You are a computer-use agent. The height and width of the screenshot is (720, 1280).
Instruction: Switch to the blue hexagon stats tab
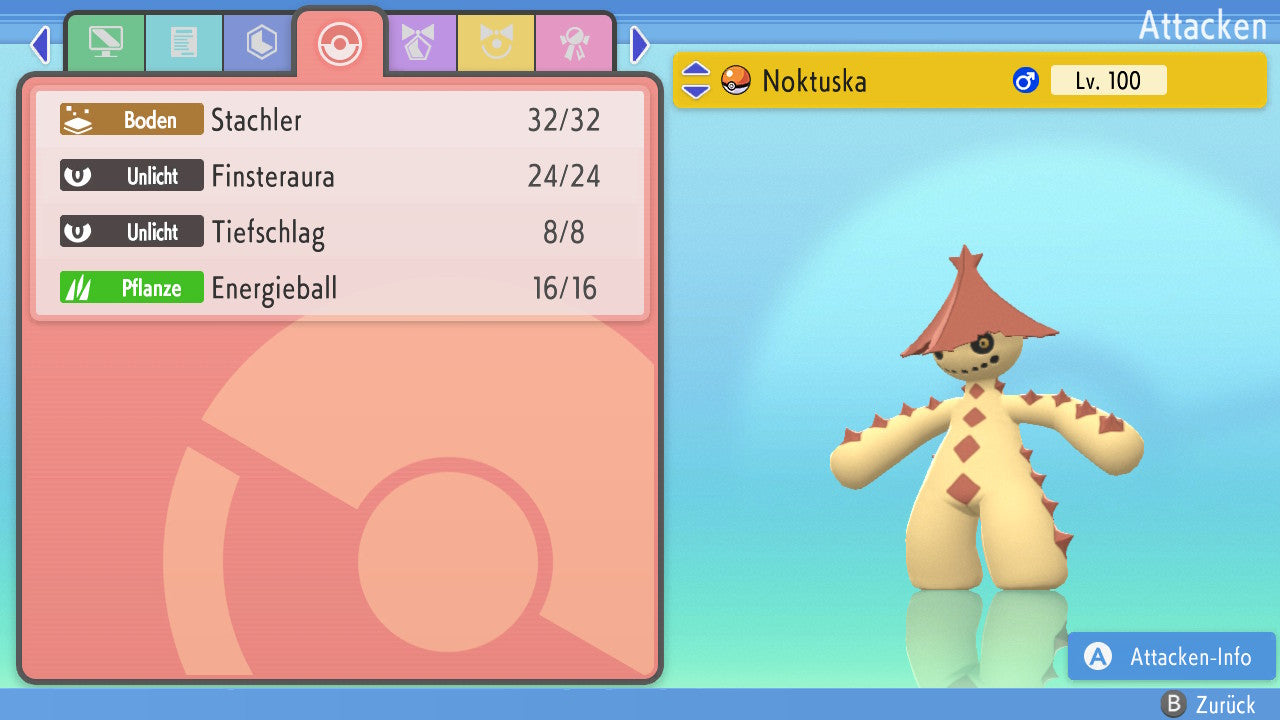coord(261,43)
